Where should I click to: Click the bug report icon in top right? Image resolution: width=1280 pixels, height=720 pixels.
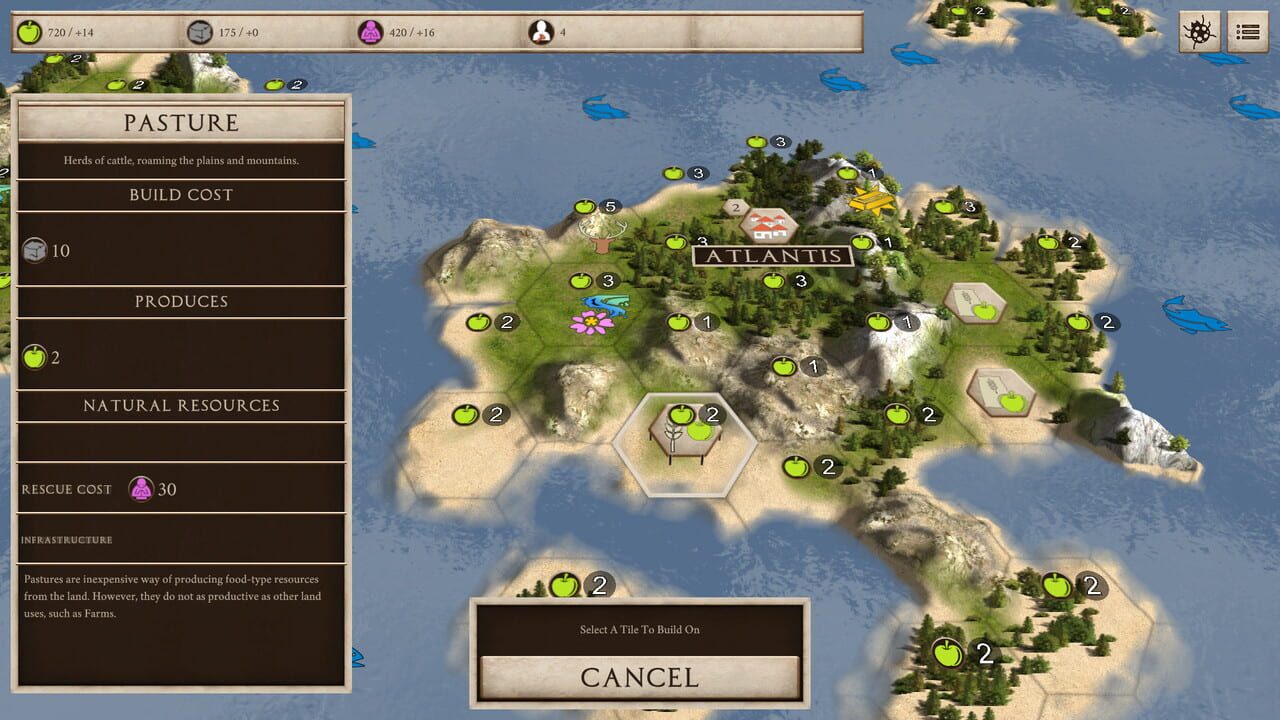click(x=1199, y=31)
